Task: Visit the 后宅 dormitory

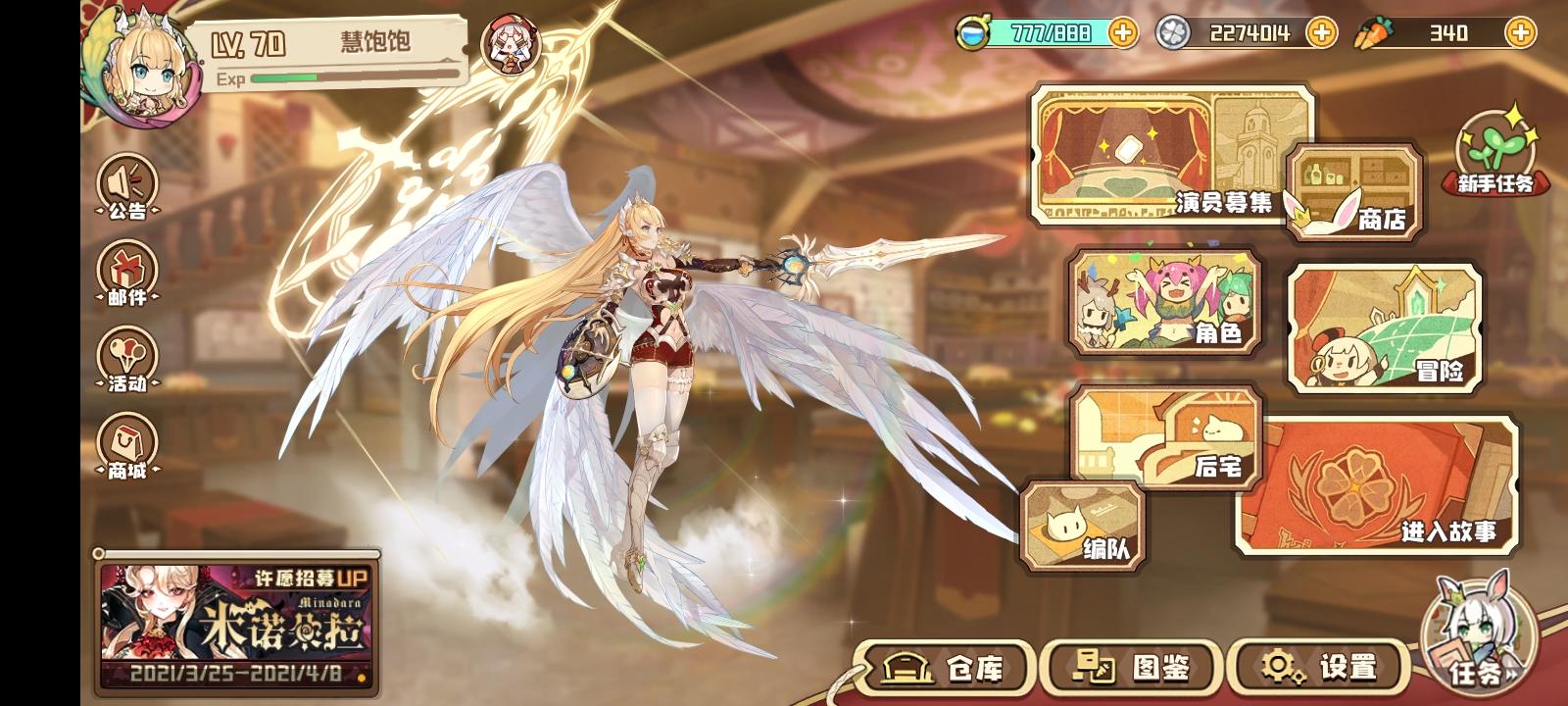Action: point(1166,436)
